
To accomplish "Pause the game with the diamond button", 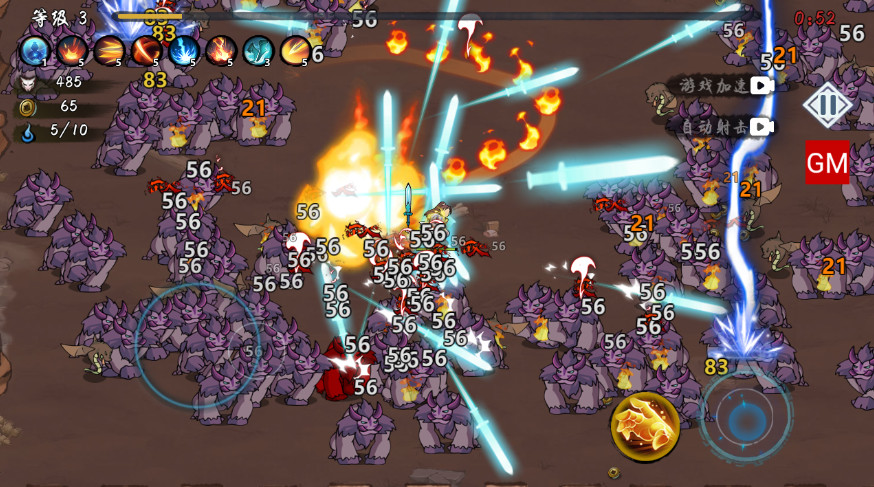I will pos(828,105).
